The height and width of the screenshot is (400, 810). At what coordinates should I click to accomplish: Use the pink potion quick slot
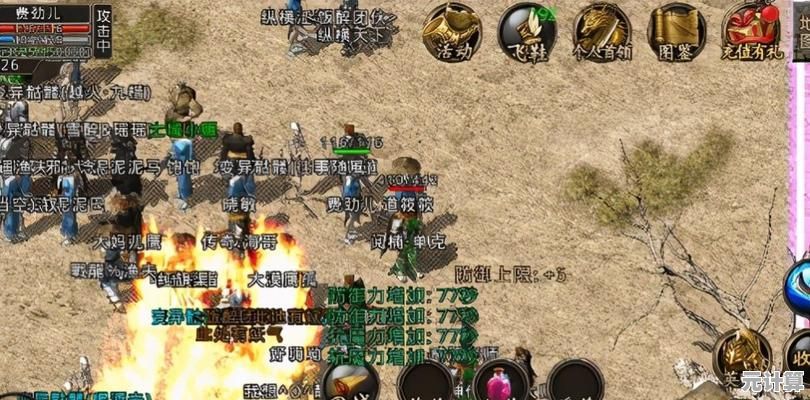[500, 381]
